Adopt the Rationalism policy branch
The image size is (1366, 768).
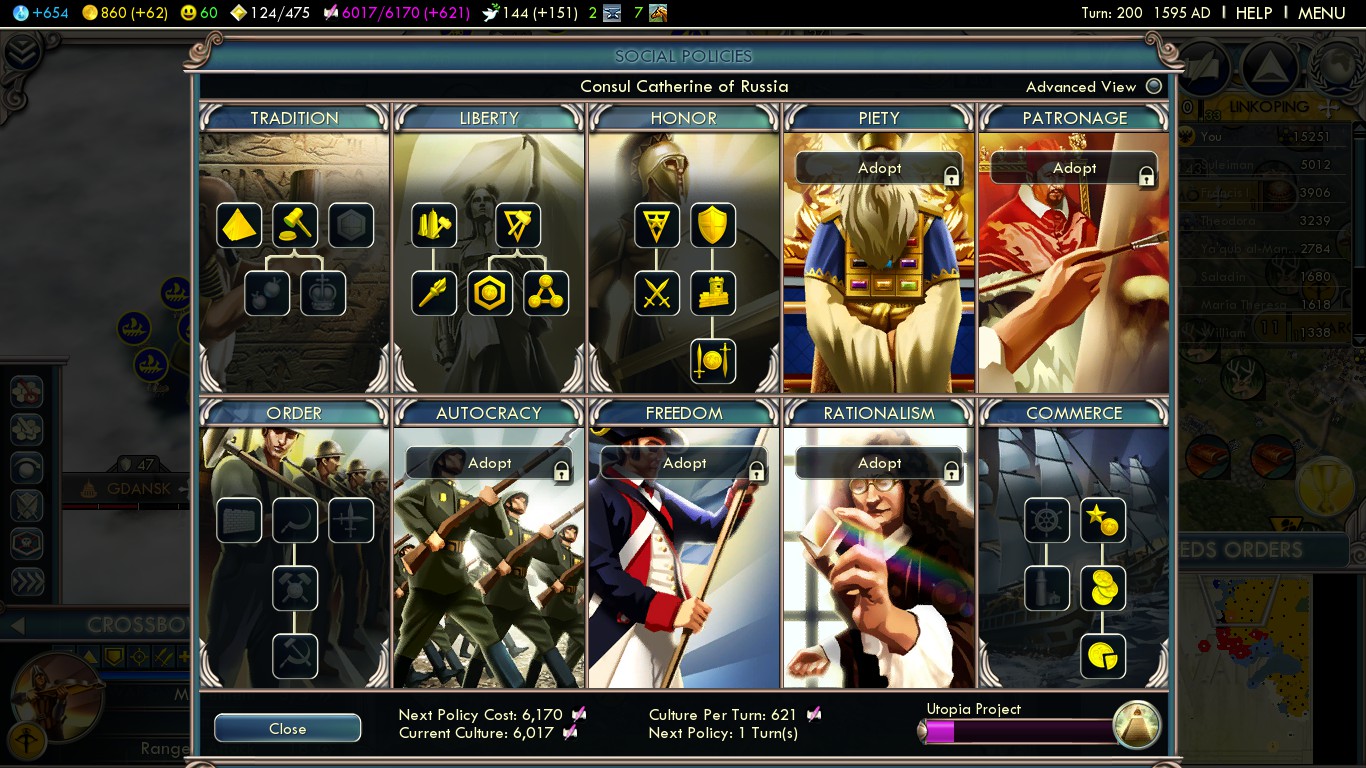(x=879, y=463)
